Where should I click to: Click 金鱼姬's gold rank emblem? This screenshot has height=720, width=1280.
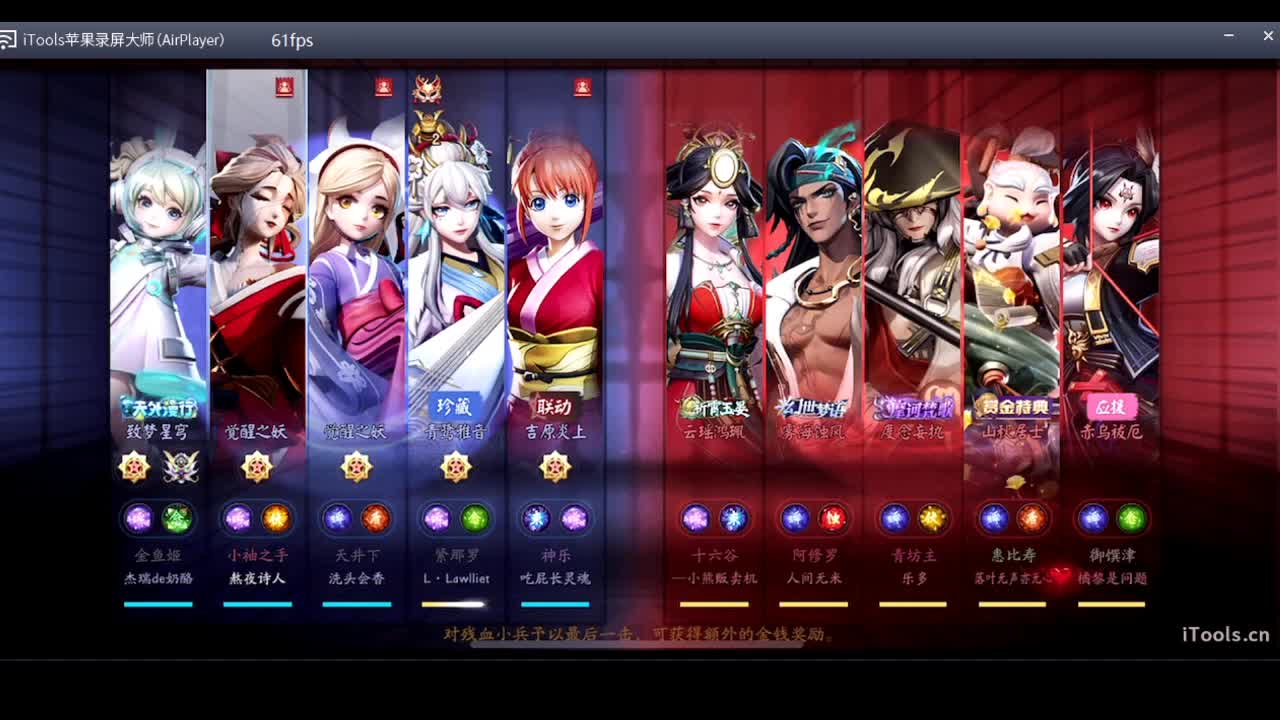135,467
